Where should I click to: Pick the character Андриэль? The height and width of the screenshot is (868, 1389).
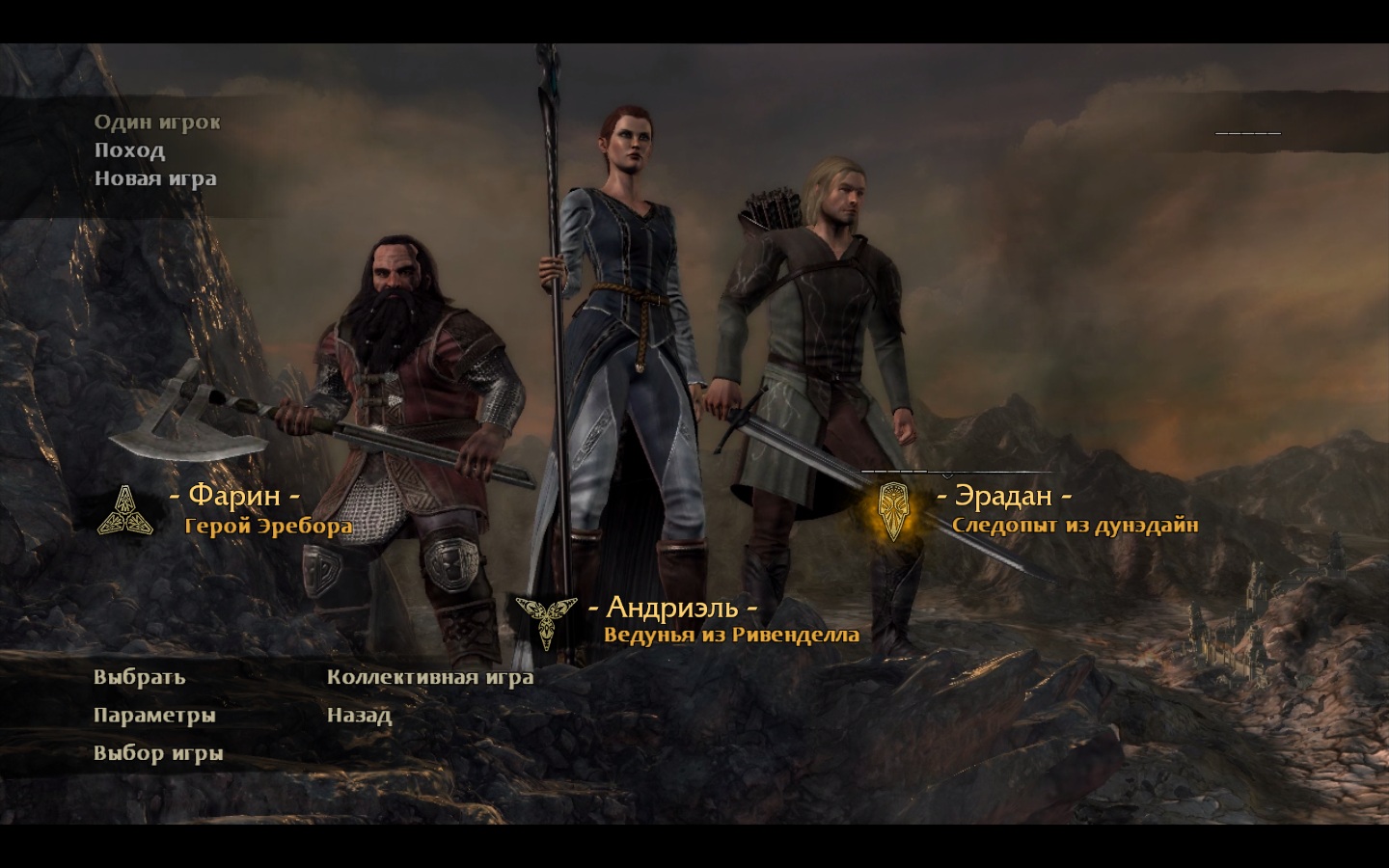click(x=672, y=608)
